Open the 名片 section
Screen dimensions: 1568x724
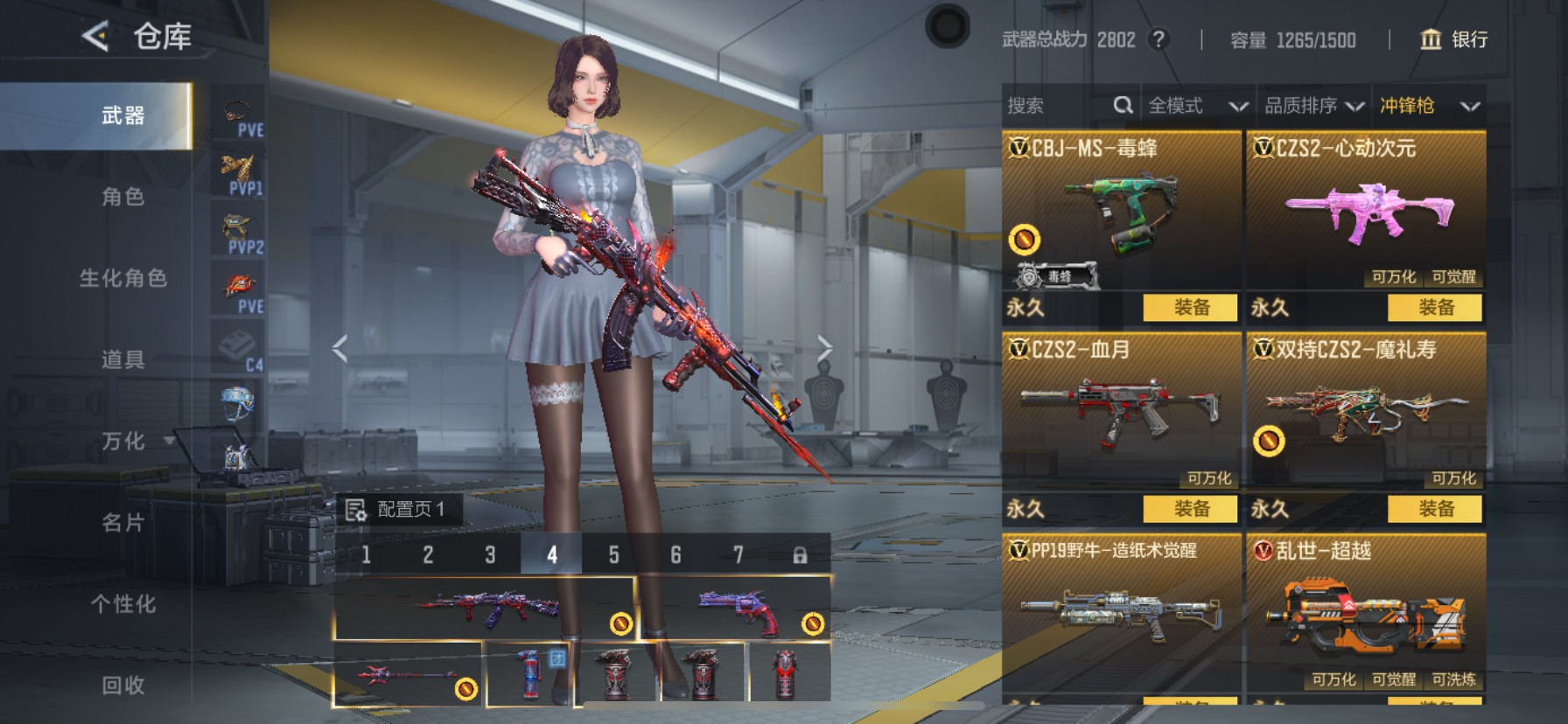tap(122, 523)
